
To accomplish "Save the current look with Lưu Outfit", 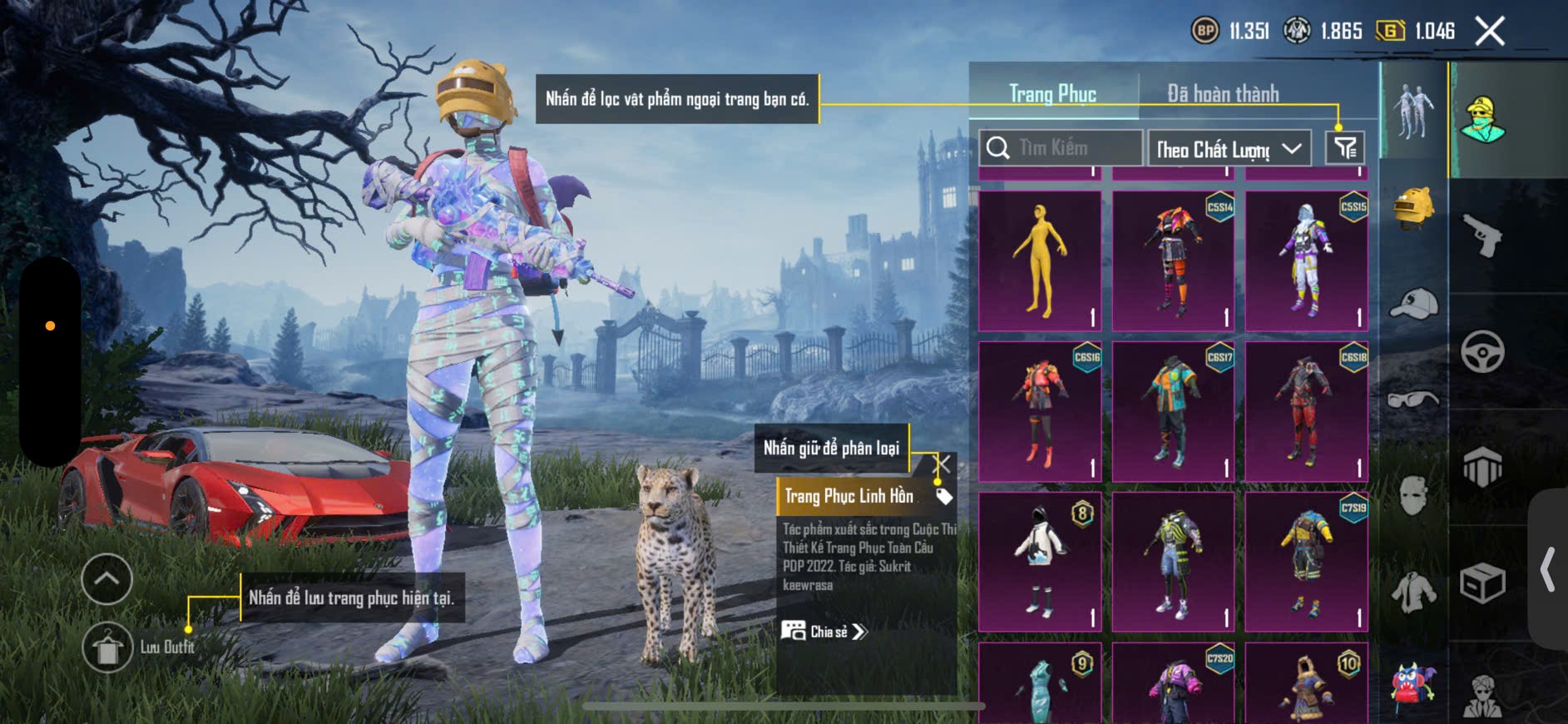I will (108, 647).
